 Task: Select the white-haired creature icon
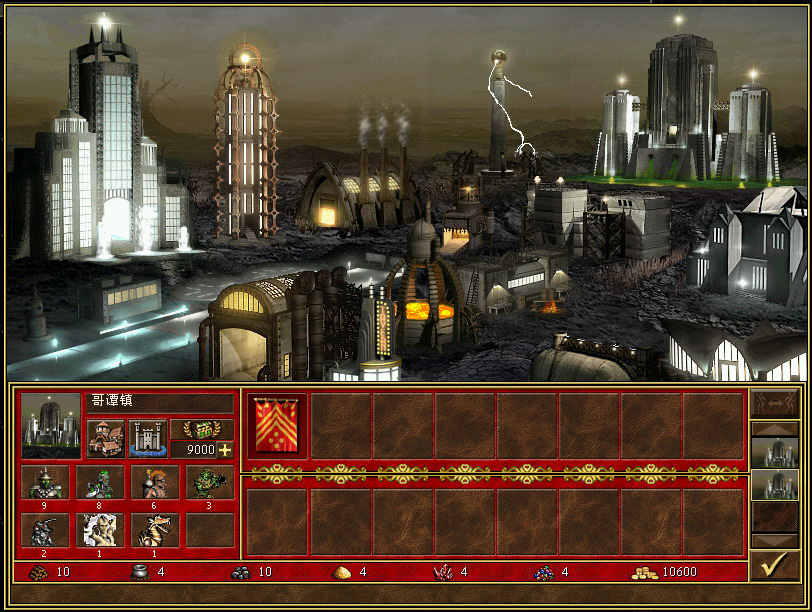coord(100,530)
